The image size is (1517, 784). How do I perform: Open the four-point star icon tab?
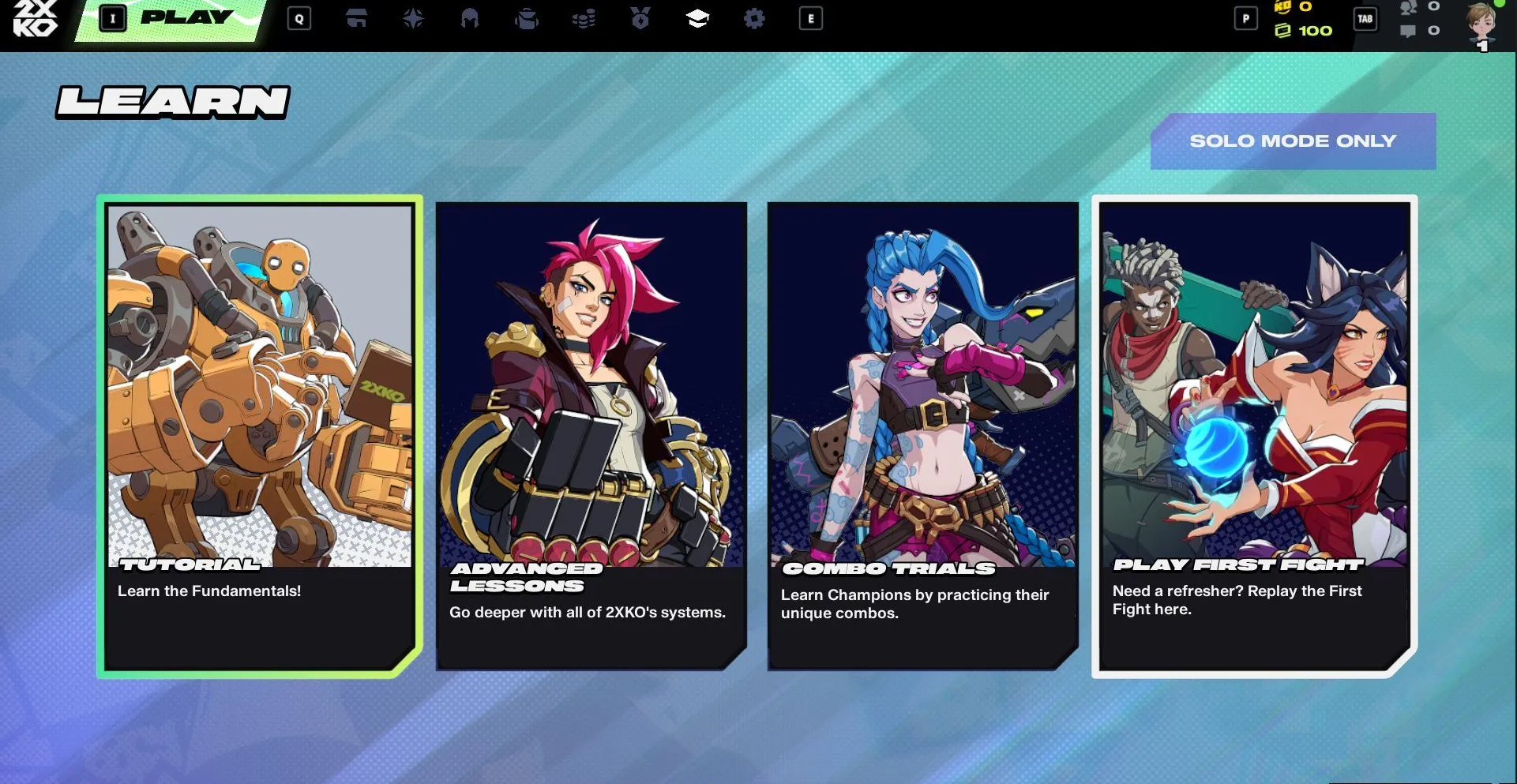click(413, 18)
